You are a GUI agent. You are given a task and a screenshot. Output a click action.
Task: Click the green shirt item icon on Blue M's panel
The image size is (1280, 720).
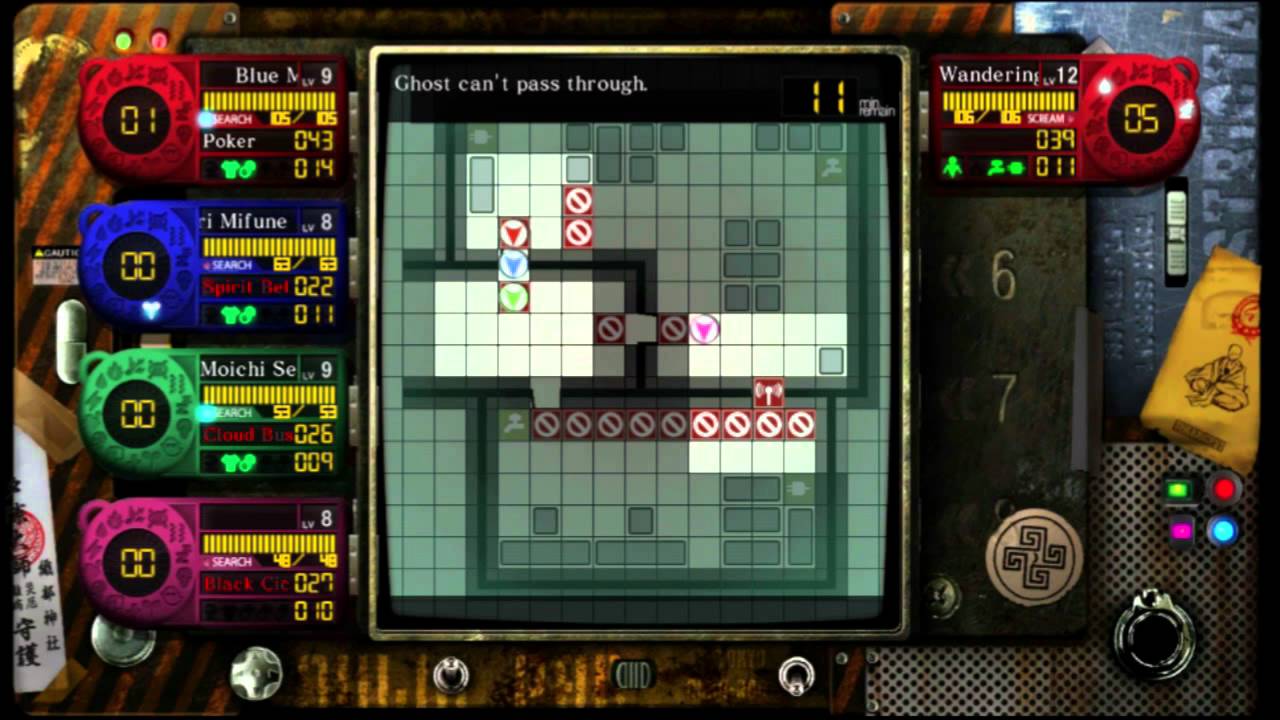click(x=232, y=170)
